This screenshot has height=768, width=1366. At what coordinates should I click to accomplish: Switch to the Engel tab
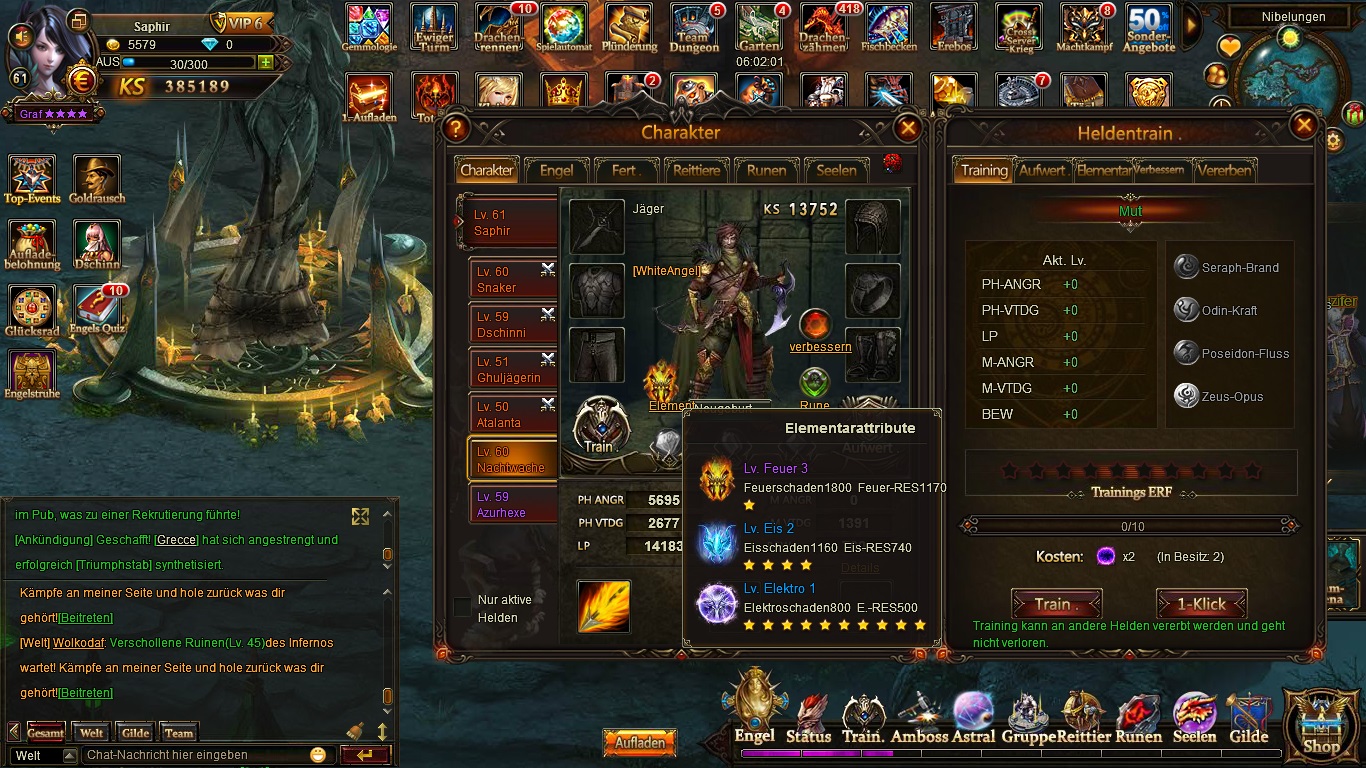[556, 170]
